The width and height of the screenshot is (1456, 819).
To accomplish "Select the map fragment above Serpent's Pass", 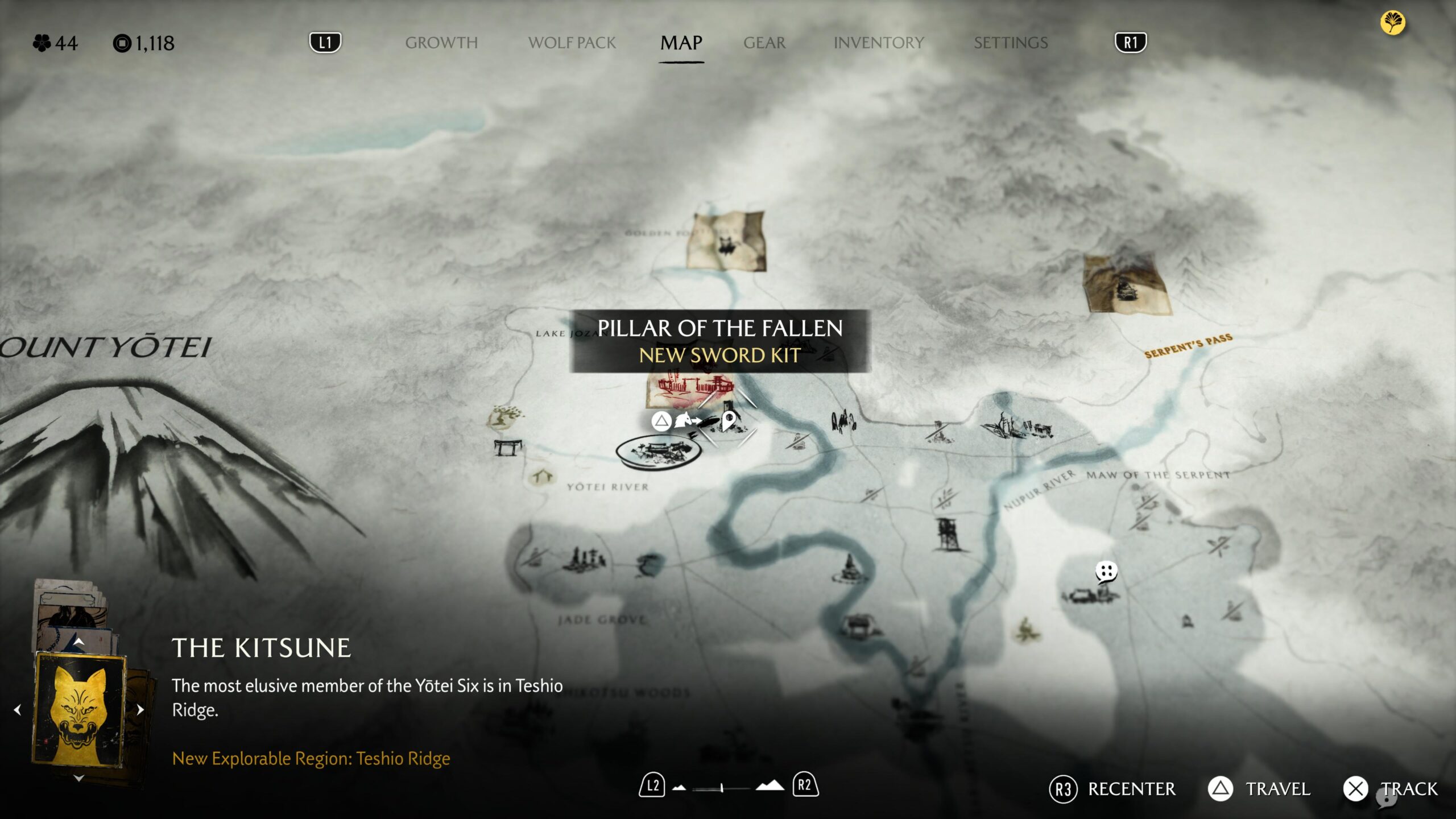I will tap(1126, 284).
